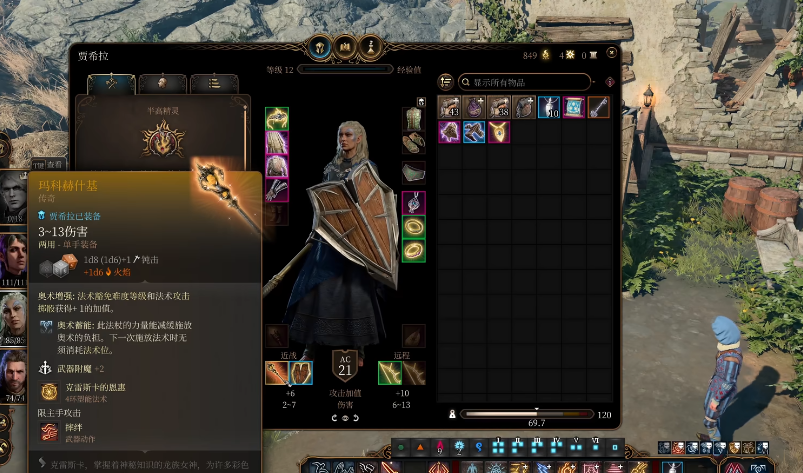Select the gold amulet inventory item
Screen dimensions: 803x473
(498, 132)
